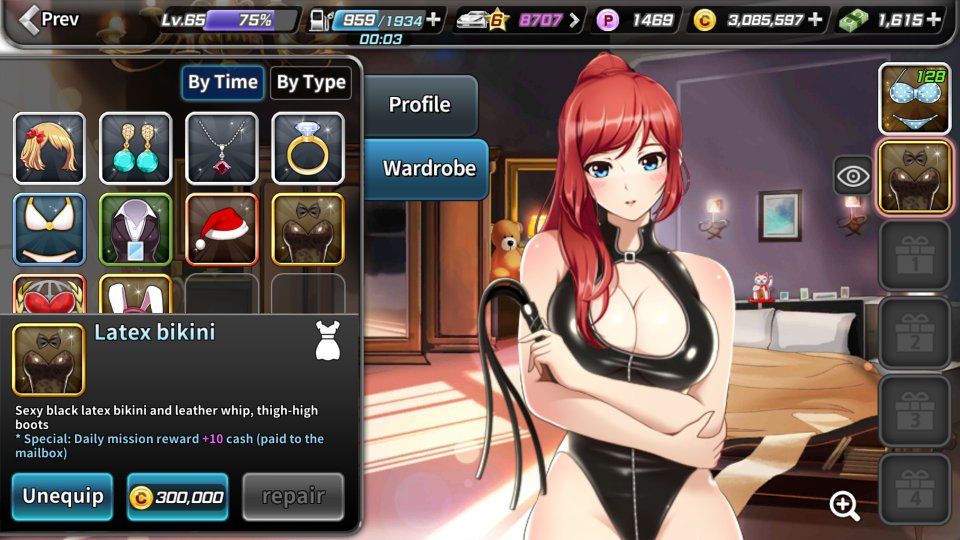Image resolution: width=960 pixels, height=540 pixels.
Task: Sort wardrobe By Time
Action: (x=222, y=83)
